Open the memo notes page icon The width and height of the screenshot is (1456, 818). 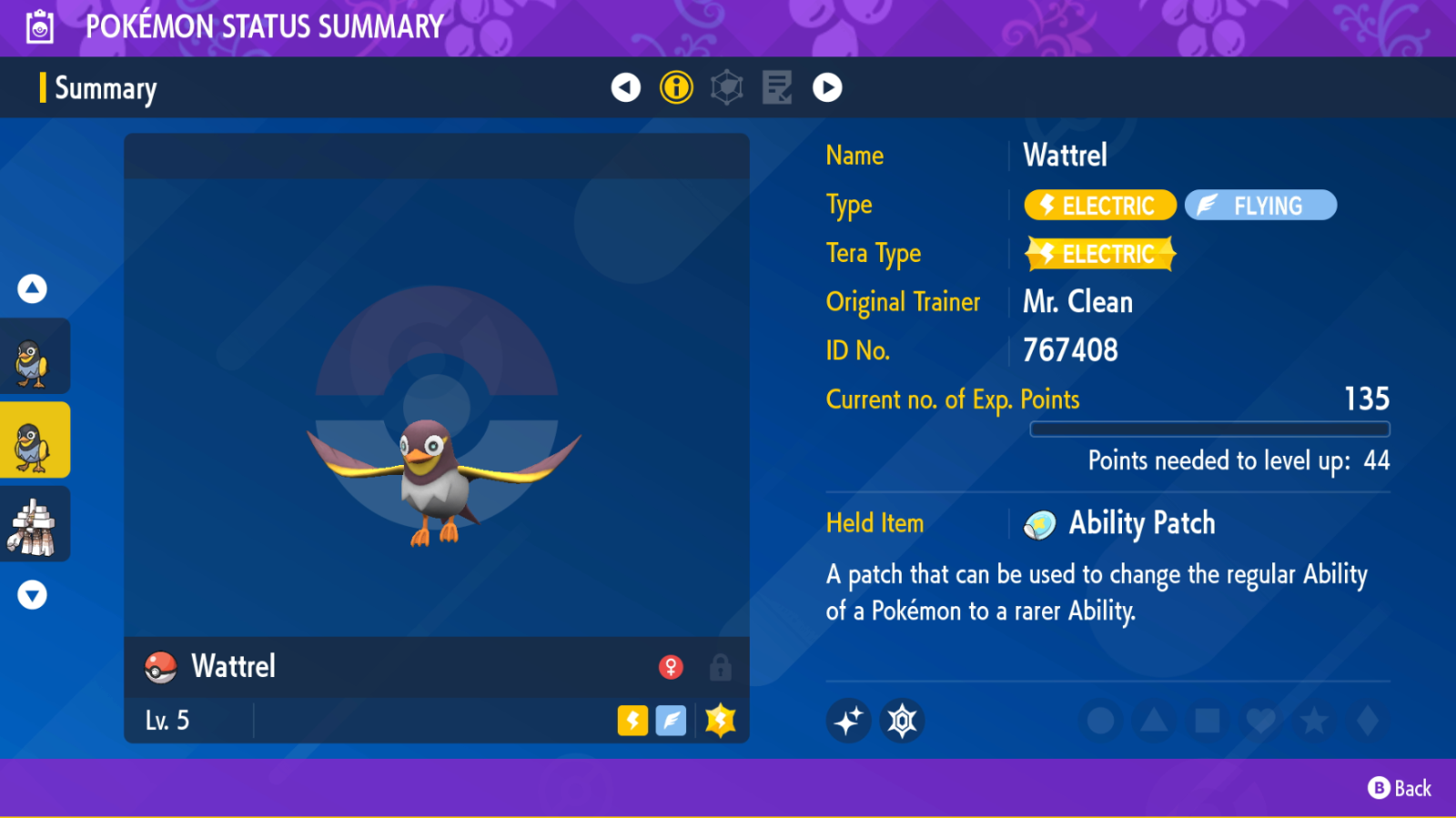tap(776, 87)
